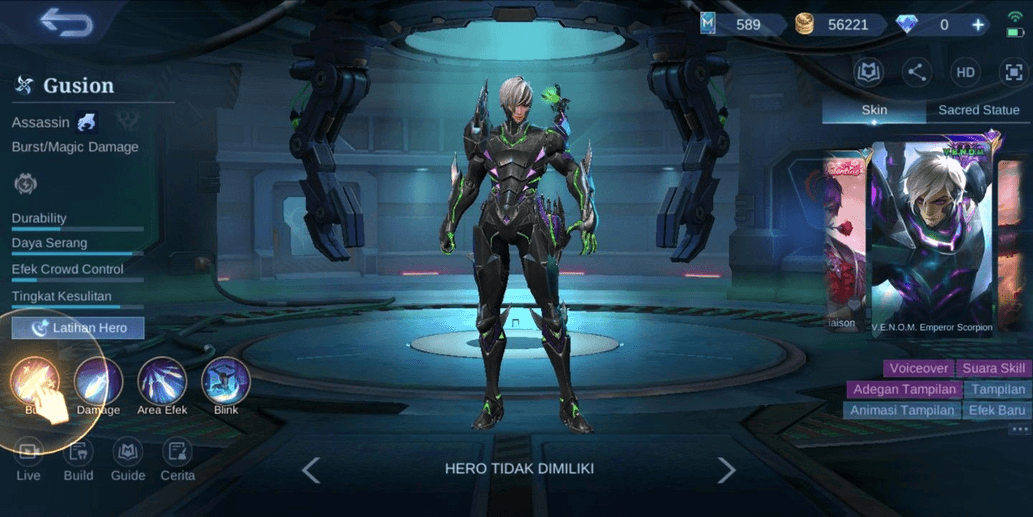Select the V.E.N.O.M. Emperor Scorpion skin card

click(x=931, y=238)
